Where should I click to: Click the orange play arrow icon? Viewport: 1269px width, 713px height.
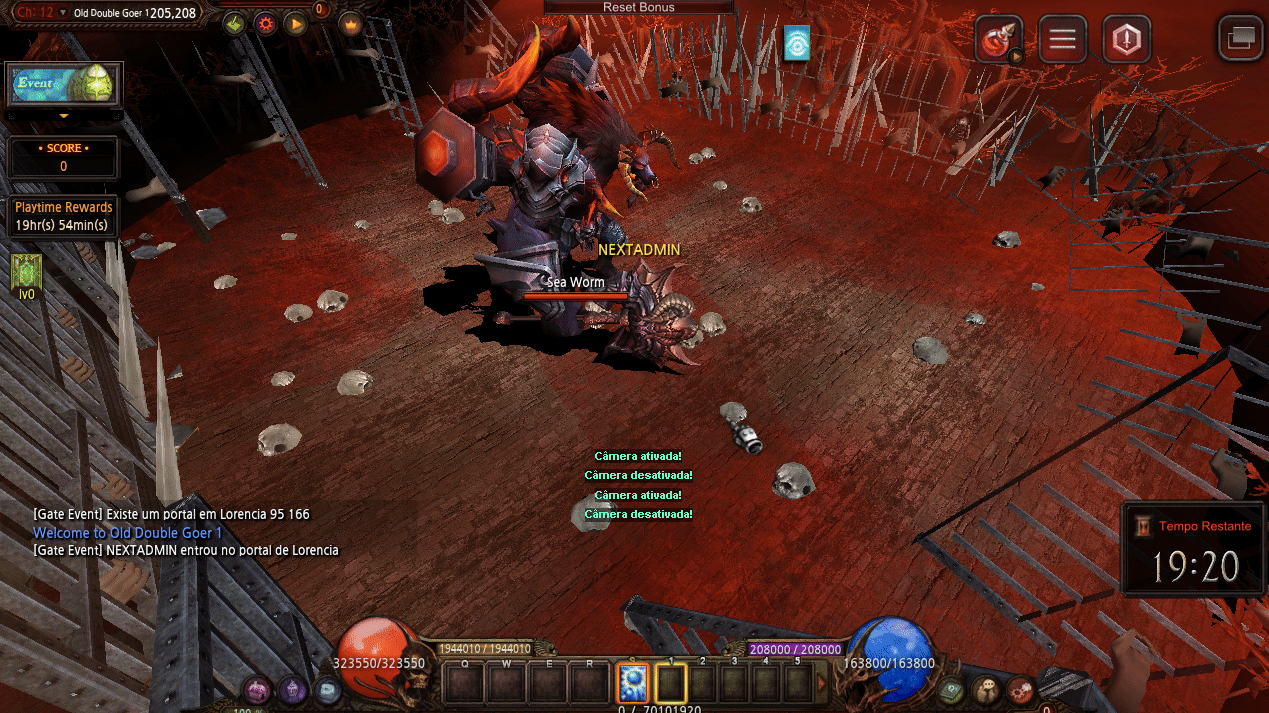tap(295, 24)
